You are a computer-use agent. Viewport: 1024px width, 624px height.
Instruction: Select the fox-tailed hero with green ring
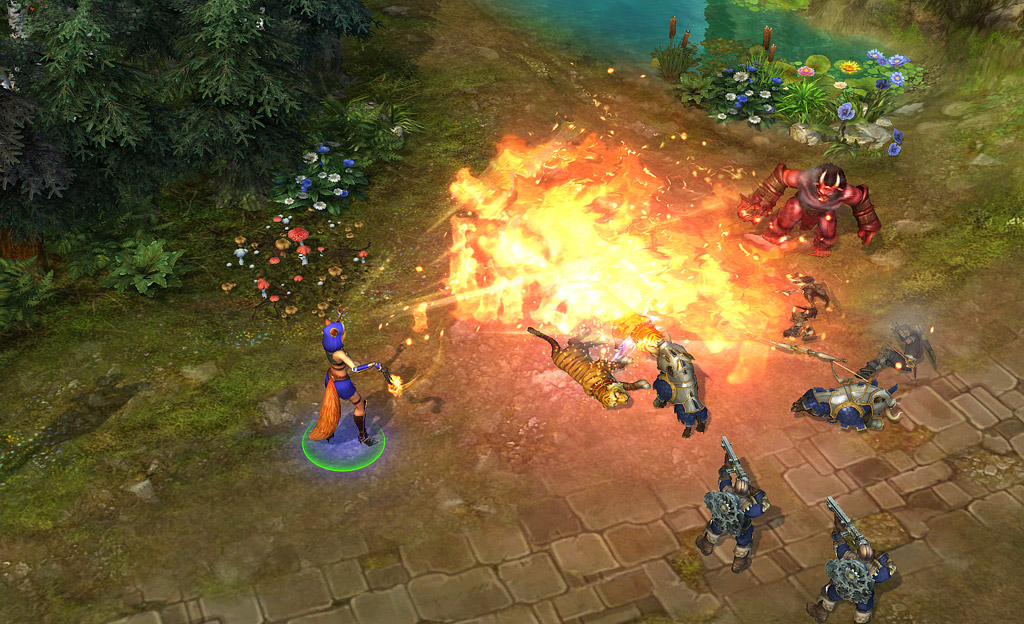342,387
